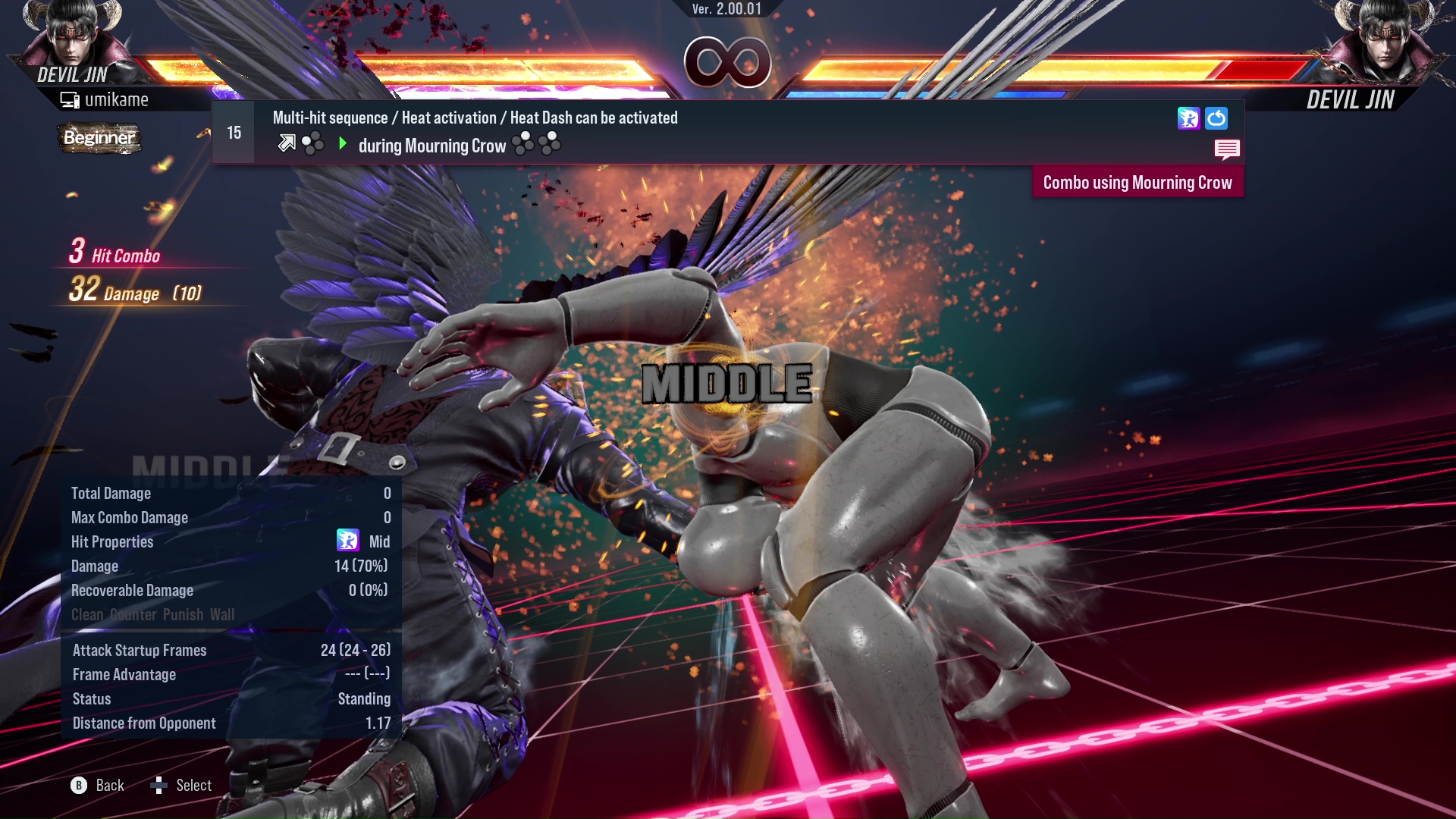This screenshot has width=1456, height=819.
Task: Click the infinity timer symbol at top center
Action: pos(730,63)
